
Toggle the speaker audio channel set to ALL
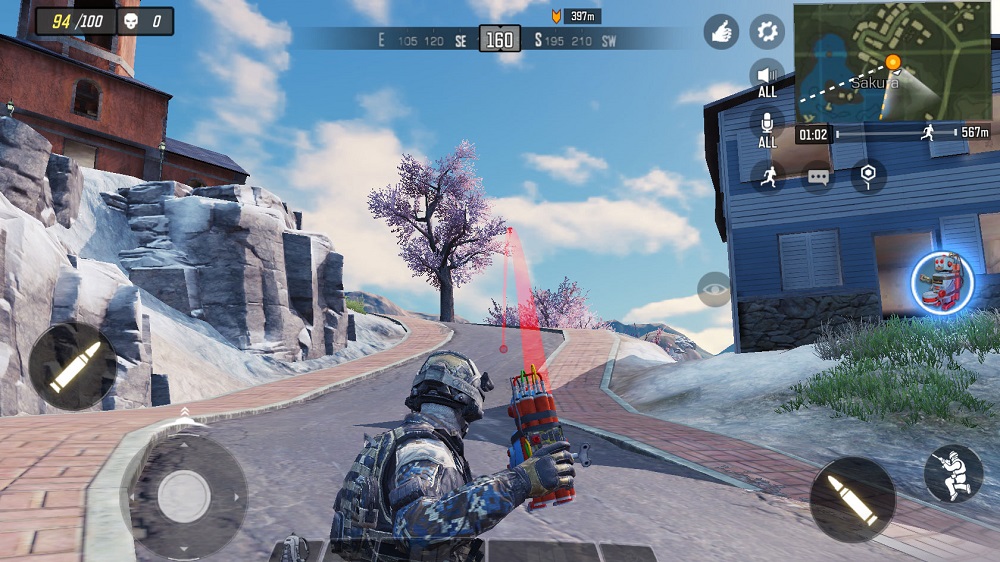767,77
